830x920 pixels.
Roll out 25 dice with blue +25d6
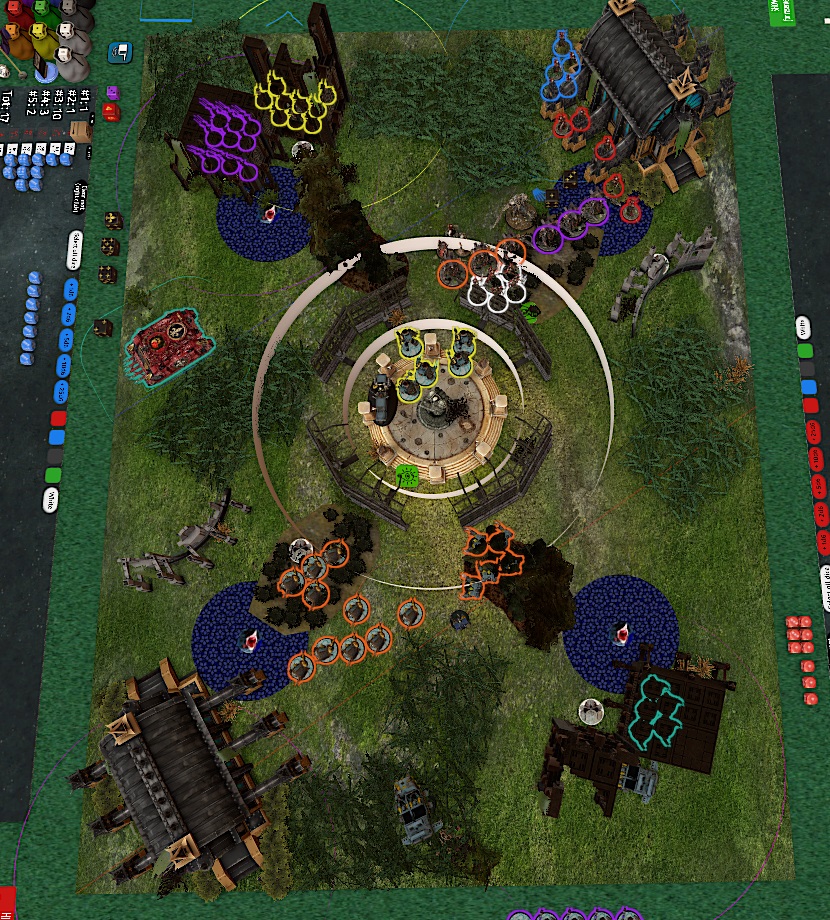(63, 390)
